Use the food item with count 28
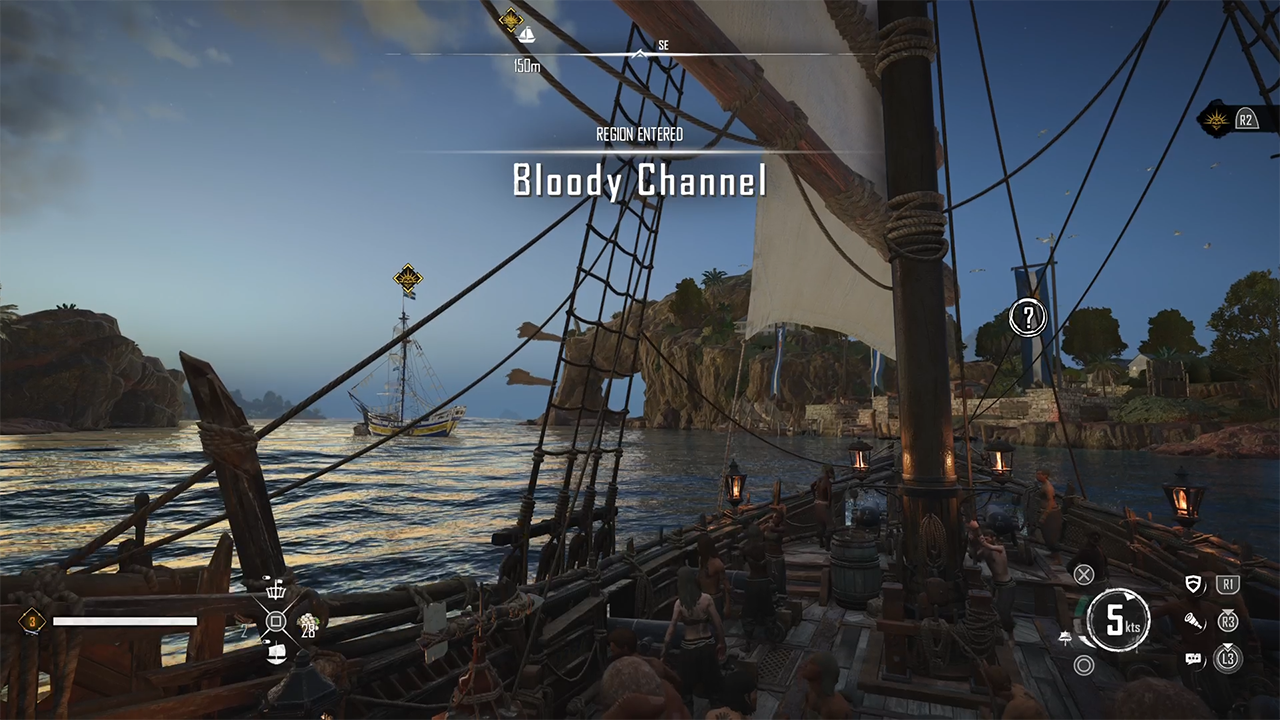The width and height of the screenshot is (1280, 720). tap(308, 623)
